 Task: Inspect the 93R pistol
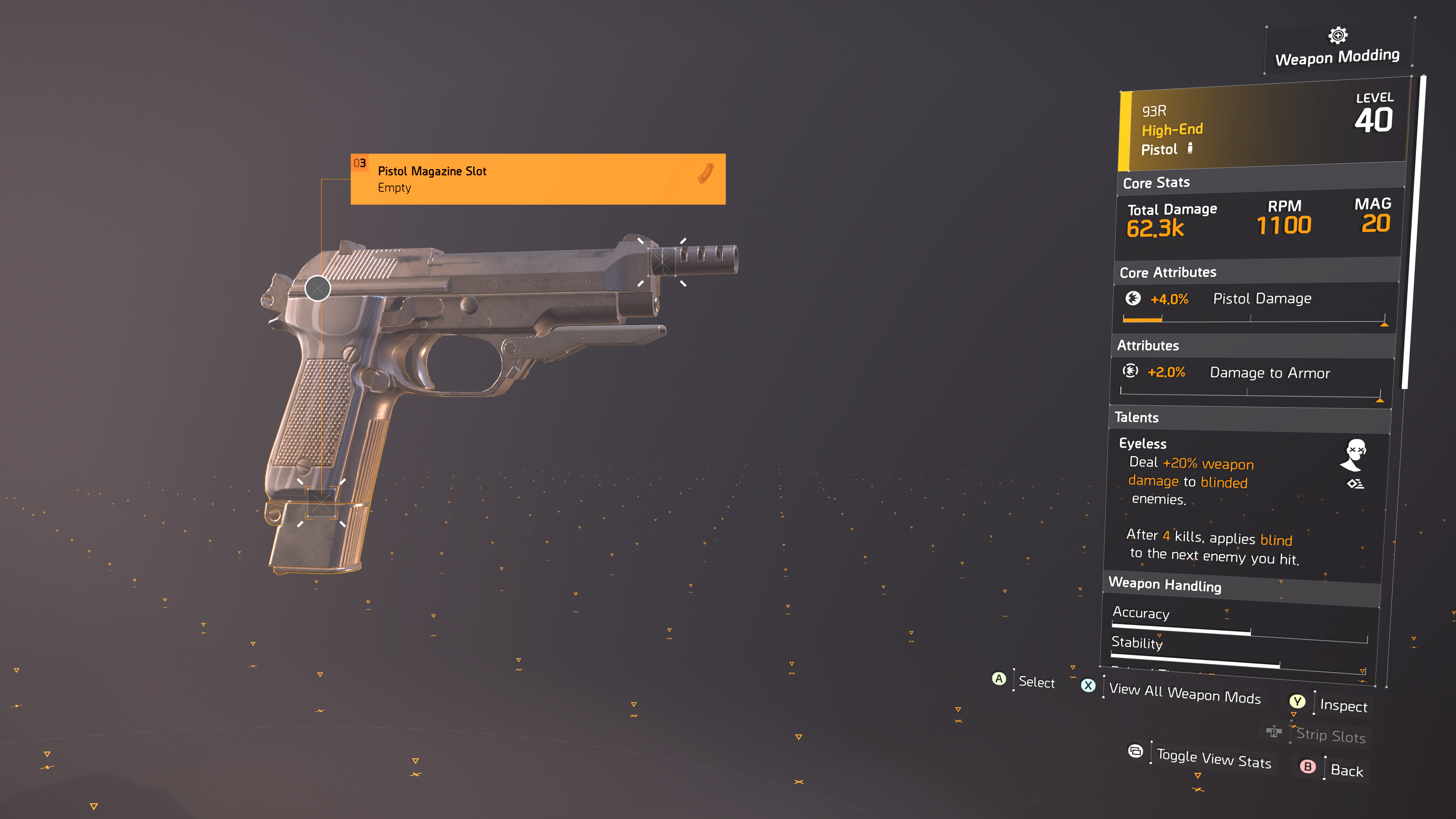[1343, 705]
